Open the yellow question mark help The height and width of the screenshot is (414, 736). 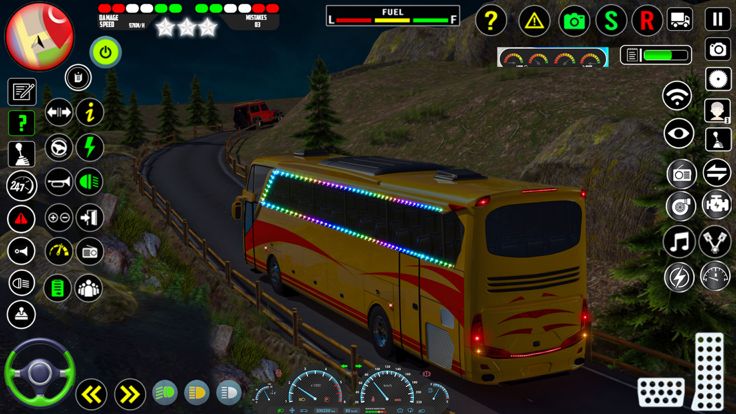[x=490, y=19]
